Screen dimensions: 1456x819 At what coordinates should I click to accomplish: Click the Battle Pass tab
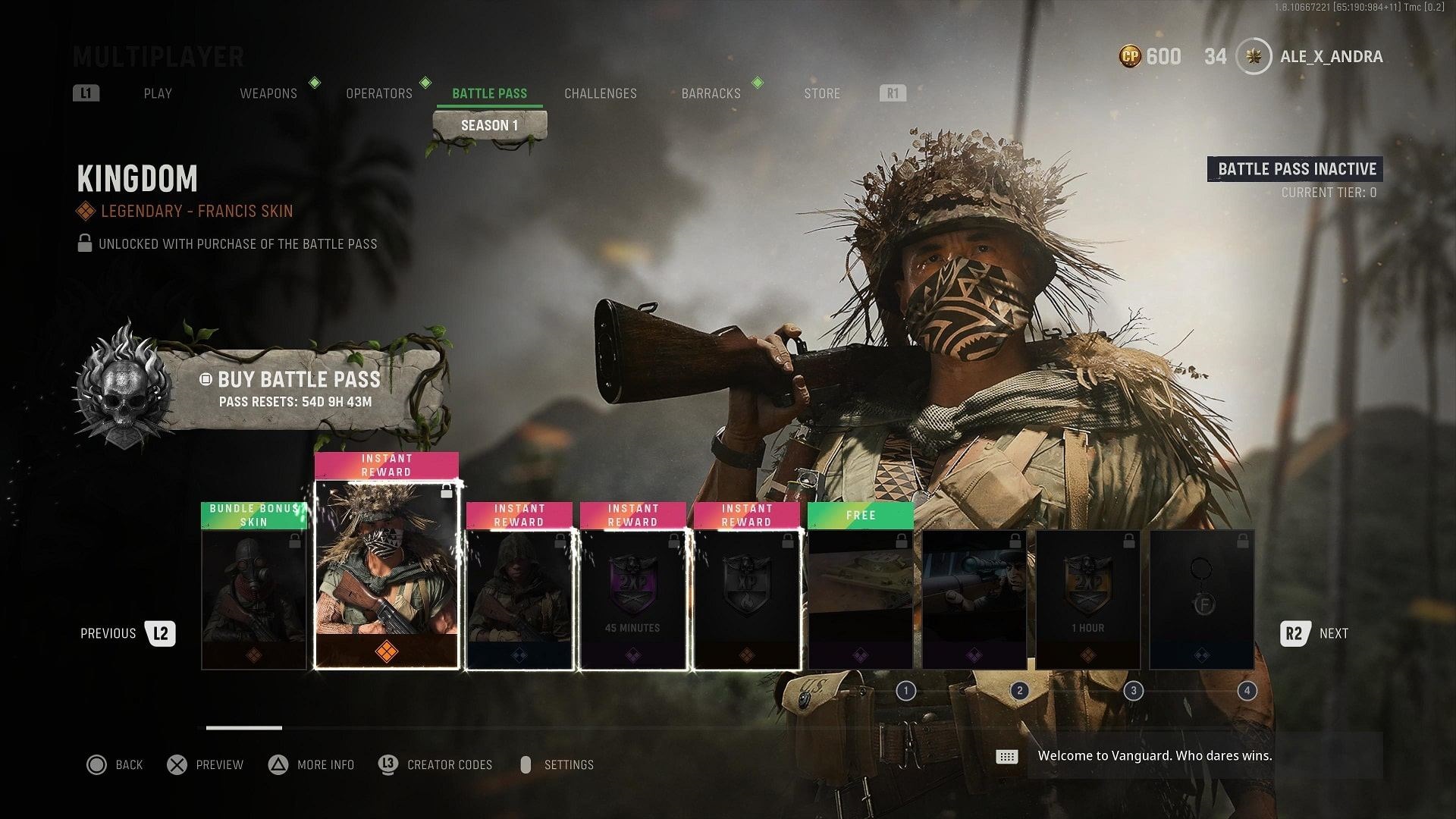point(489,93)
